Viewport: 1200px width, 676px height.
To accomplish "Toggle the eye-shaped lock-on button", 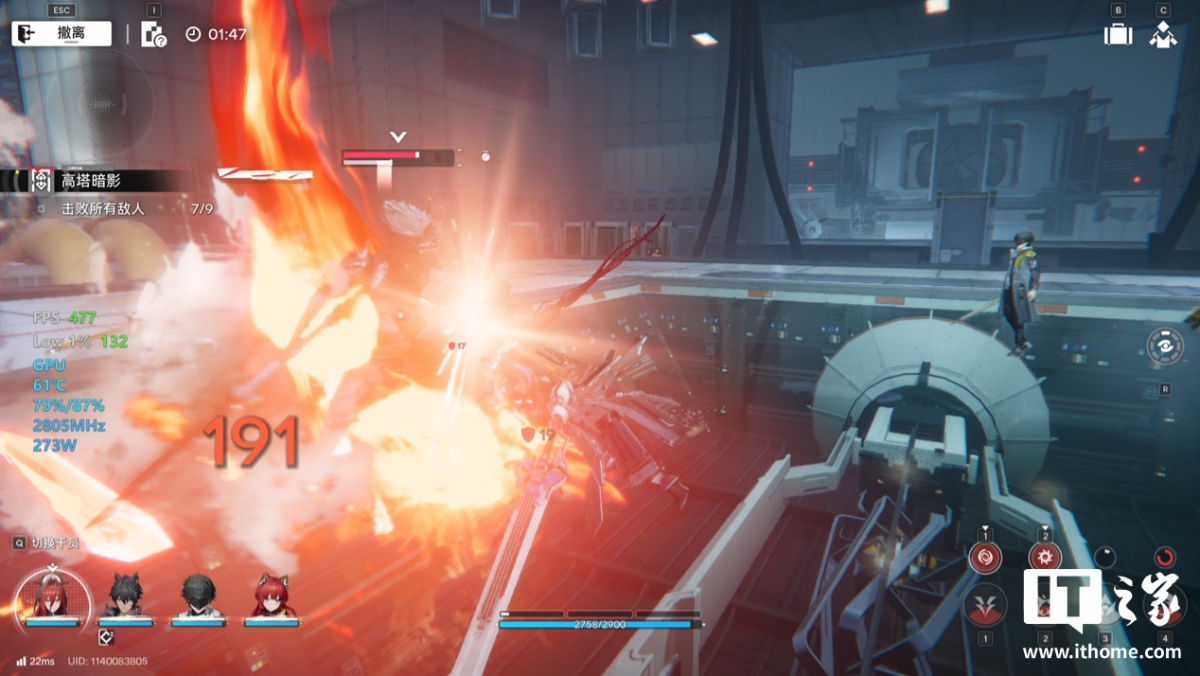I will pyautogui.click(x=1165, y=346).
